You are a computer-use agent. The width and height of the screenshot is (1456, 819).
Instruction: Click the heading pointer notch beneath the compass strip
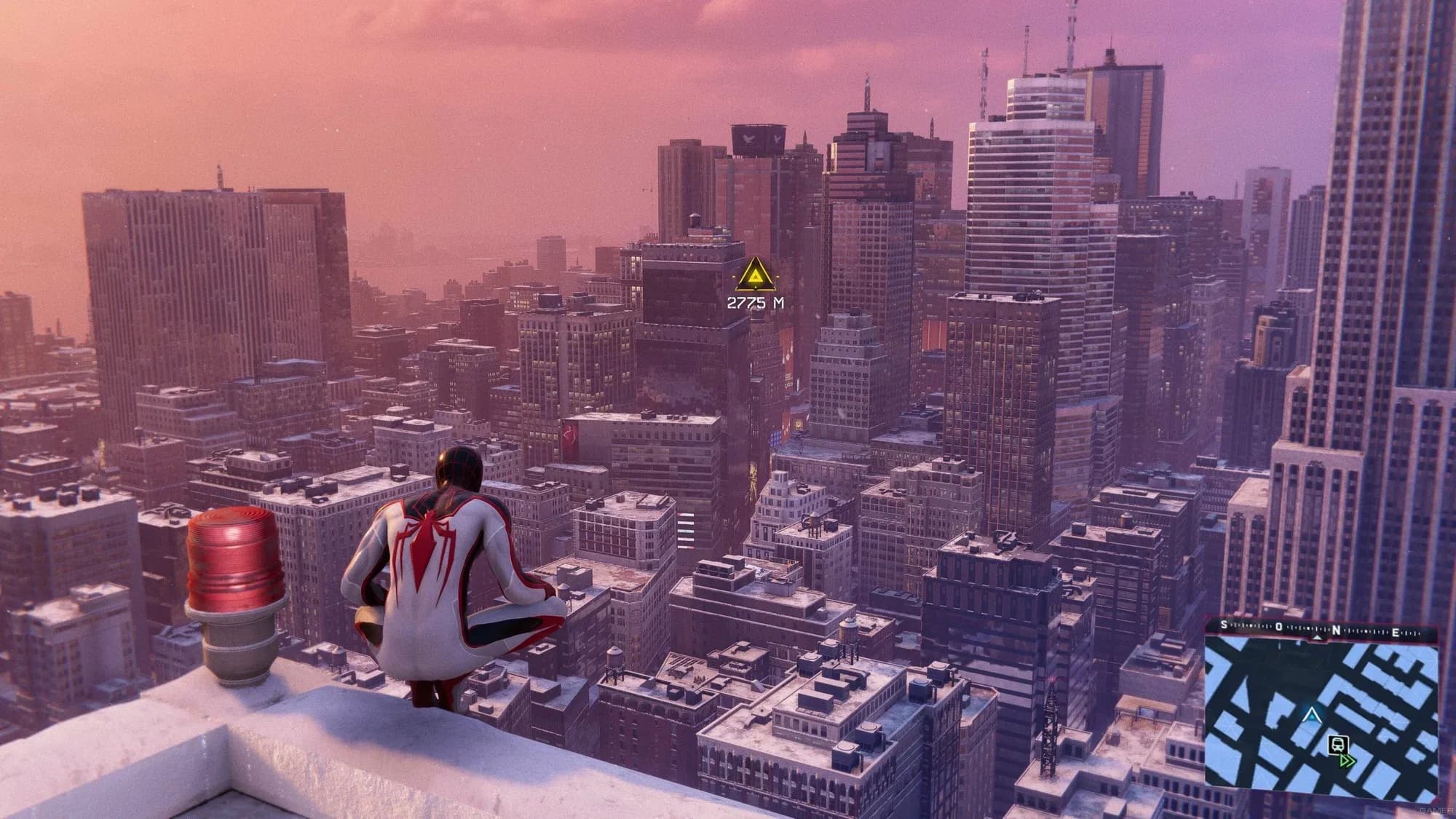(1318, 638)
